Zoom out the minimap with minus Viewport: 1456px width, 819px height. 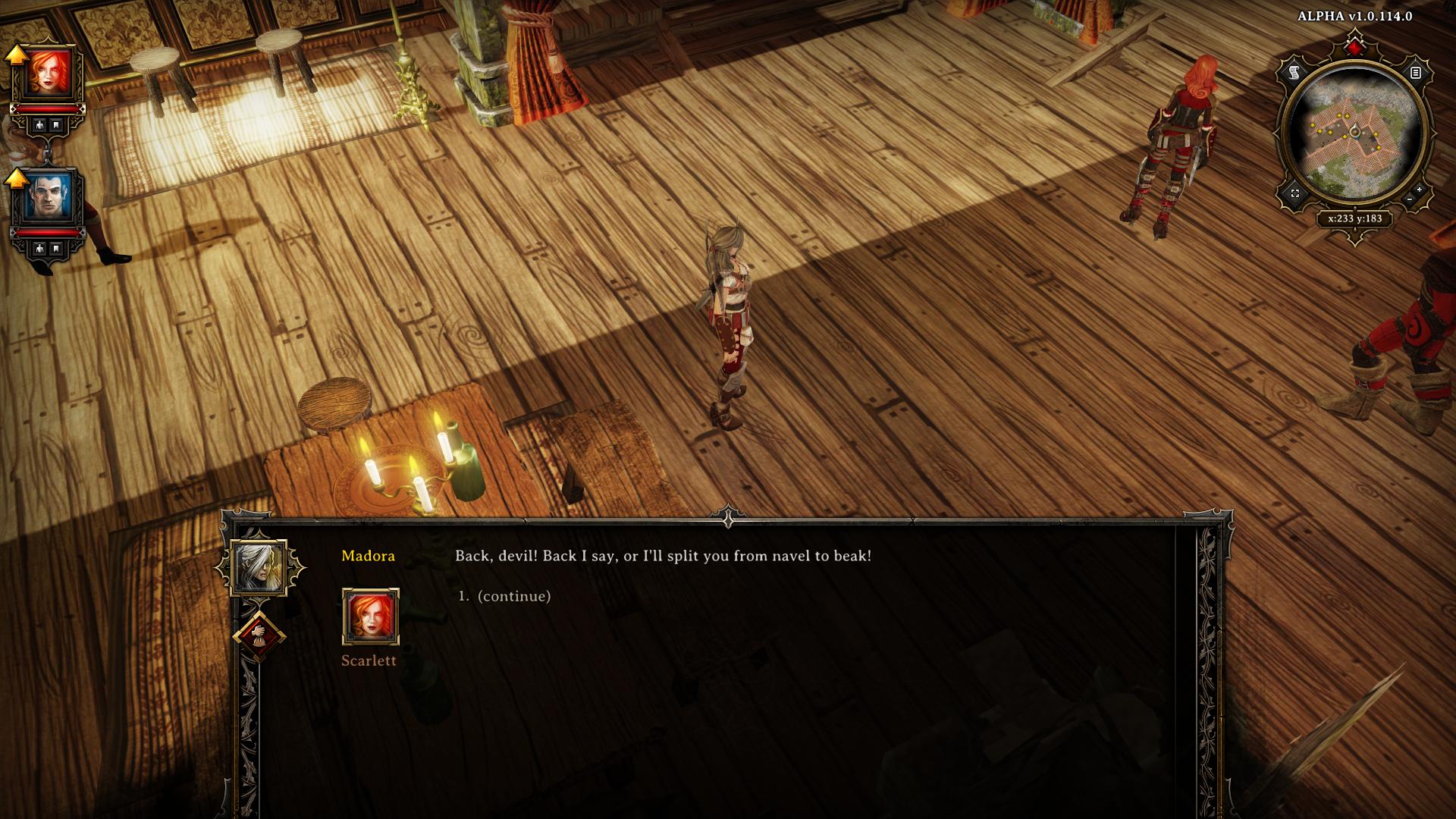pos(1409,199)
